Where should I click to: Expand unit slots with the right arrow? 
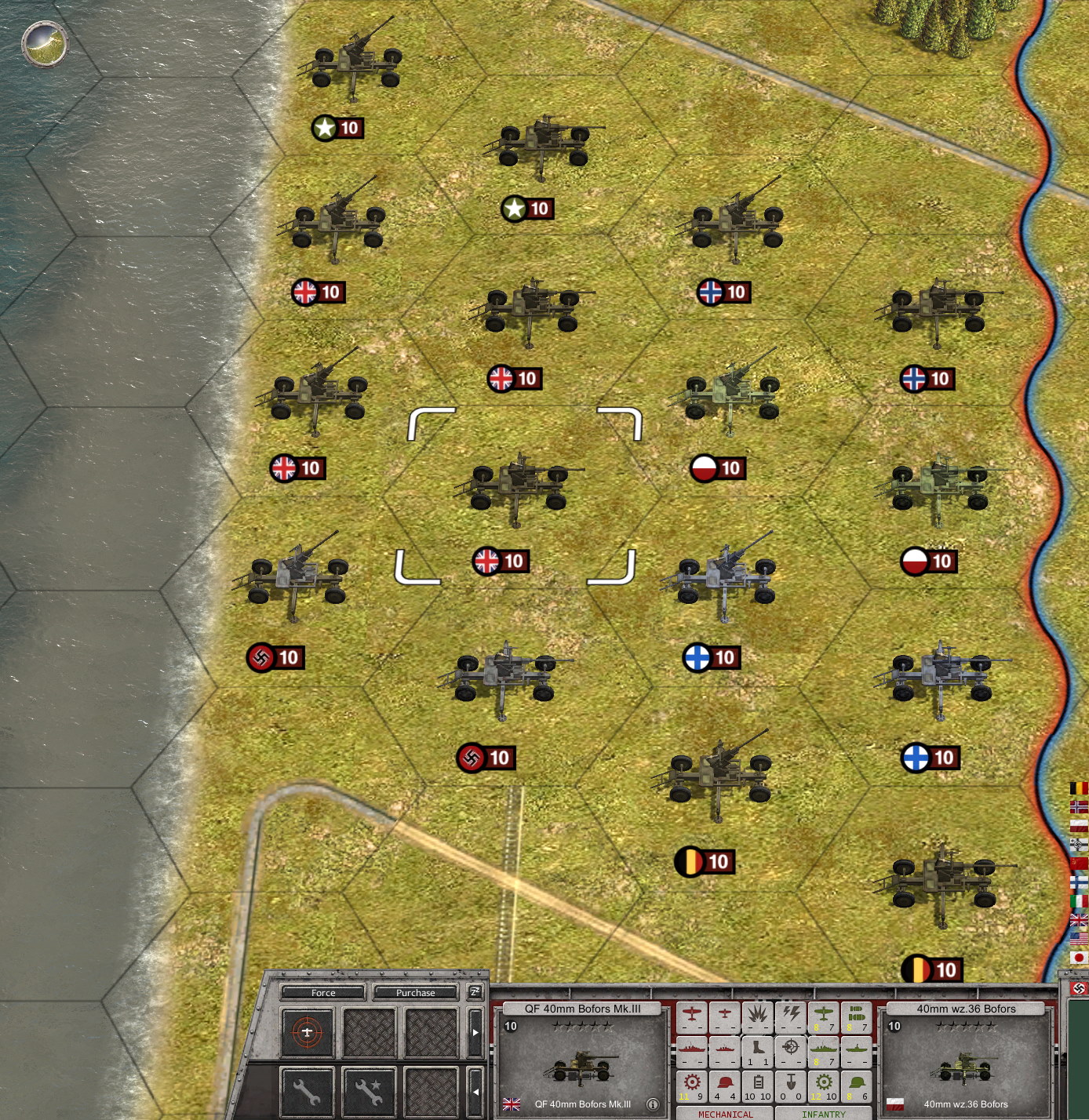coord(475,1031)
